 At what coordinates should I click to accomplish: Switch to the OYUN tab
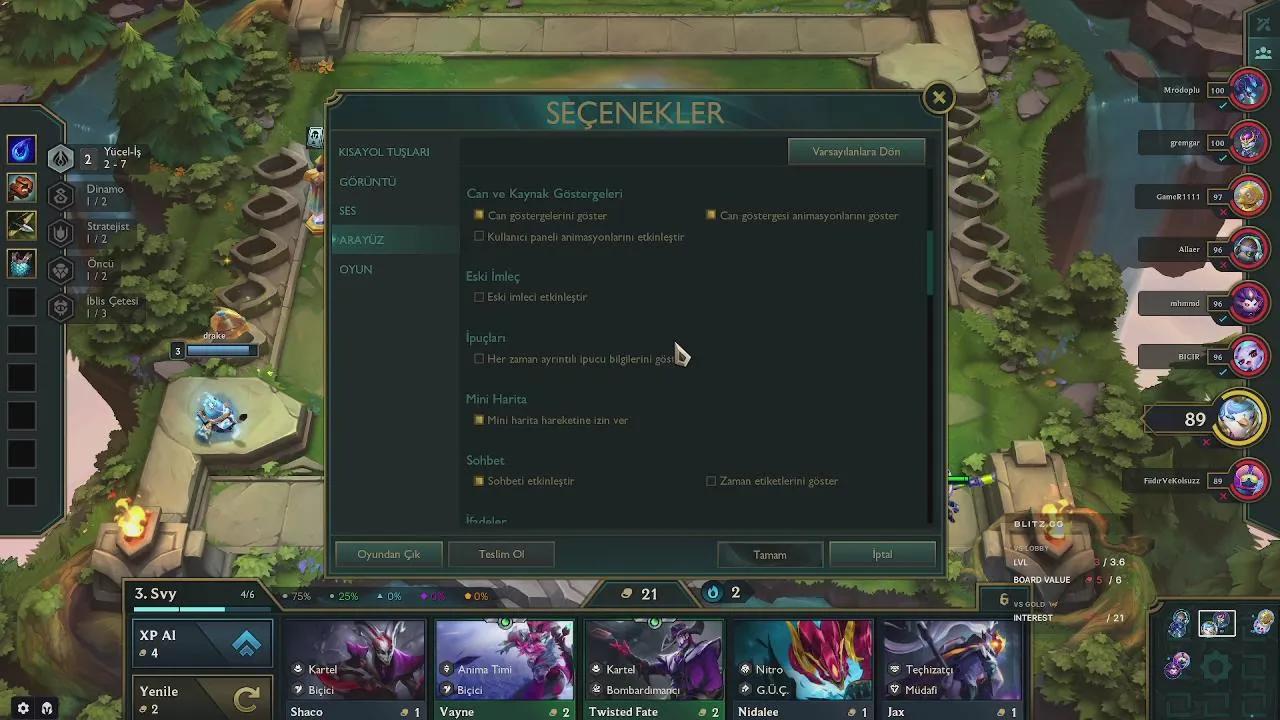click(x=355, y=269)
